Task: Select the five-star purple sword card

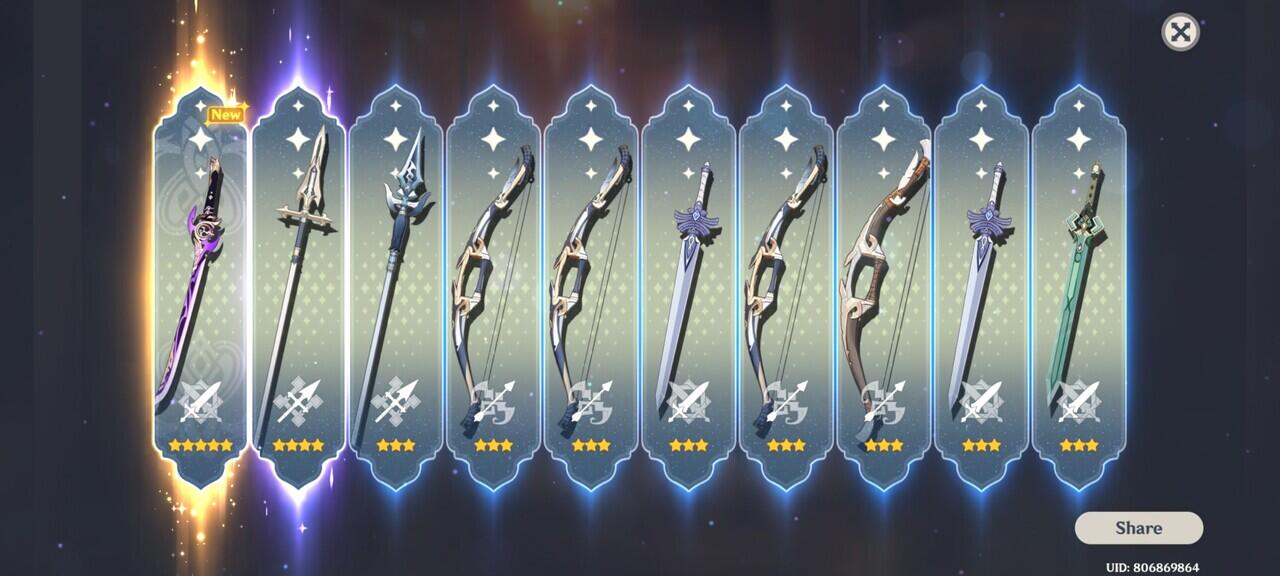Action: coord(200,290)
